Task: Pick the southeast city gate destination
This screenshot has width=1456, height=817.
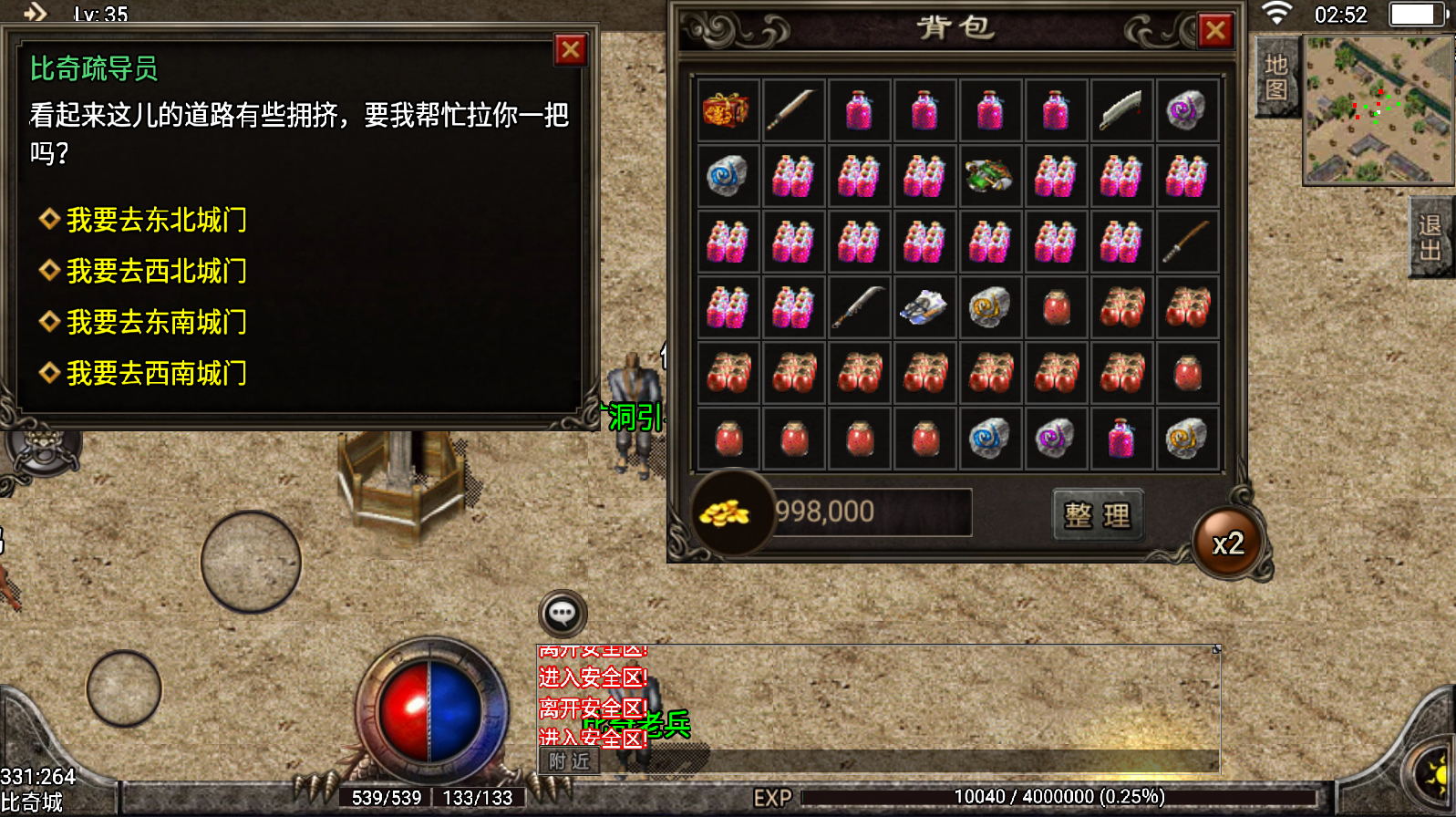Action: [156, 322]
